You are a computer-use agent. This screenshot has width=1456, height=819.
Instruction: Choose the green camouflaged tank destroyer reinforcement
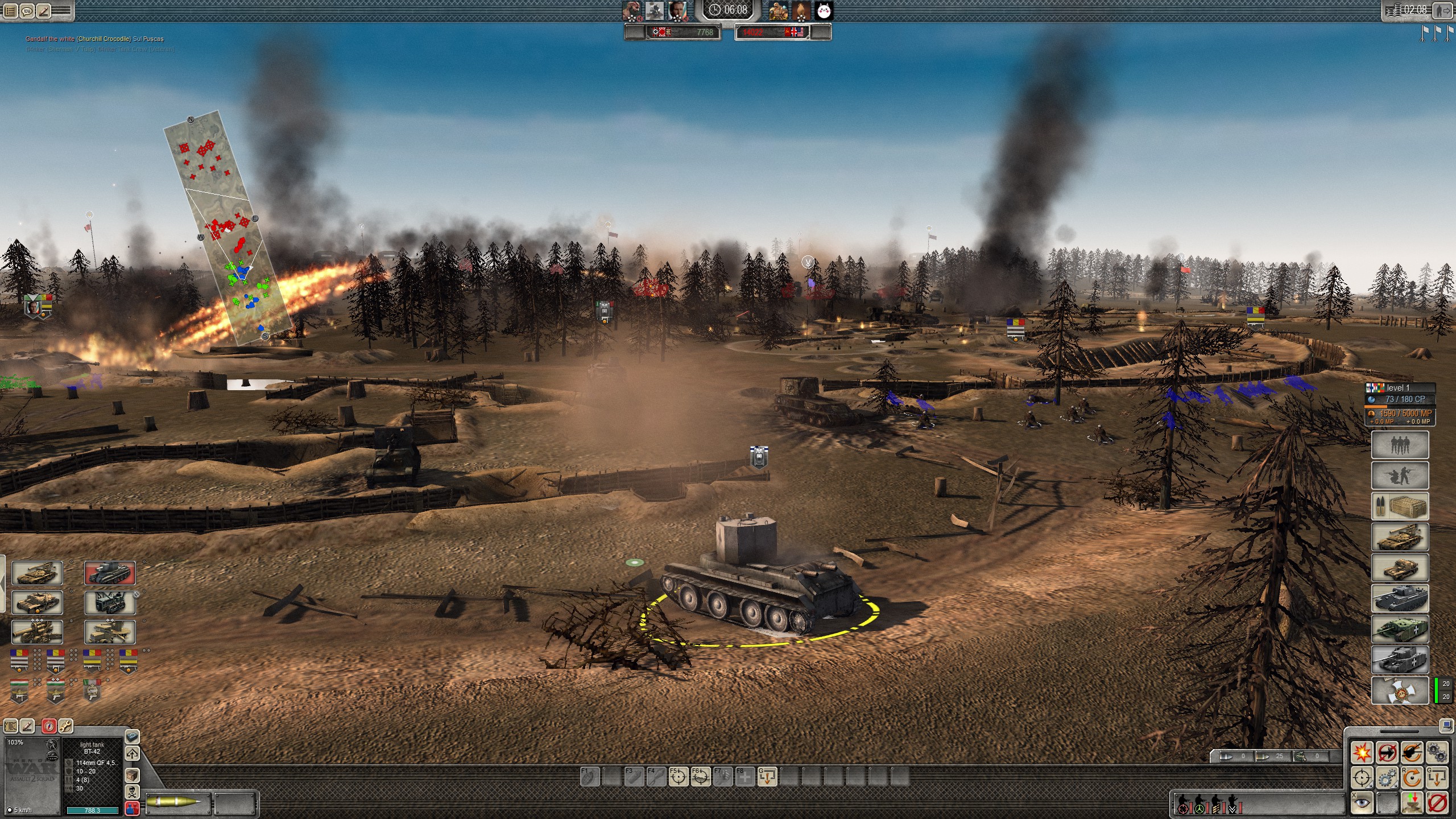point(1400,629)
